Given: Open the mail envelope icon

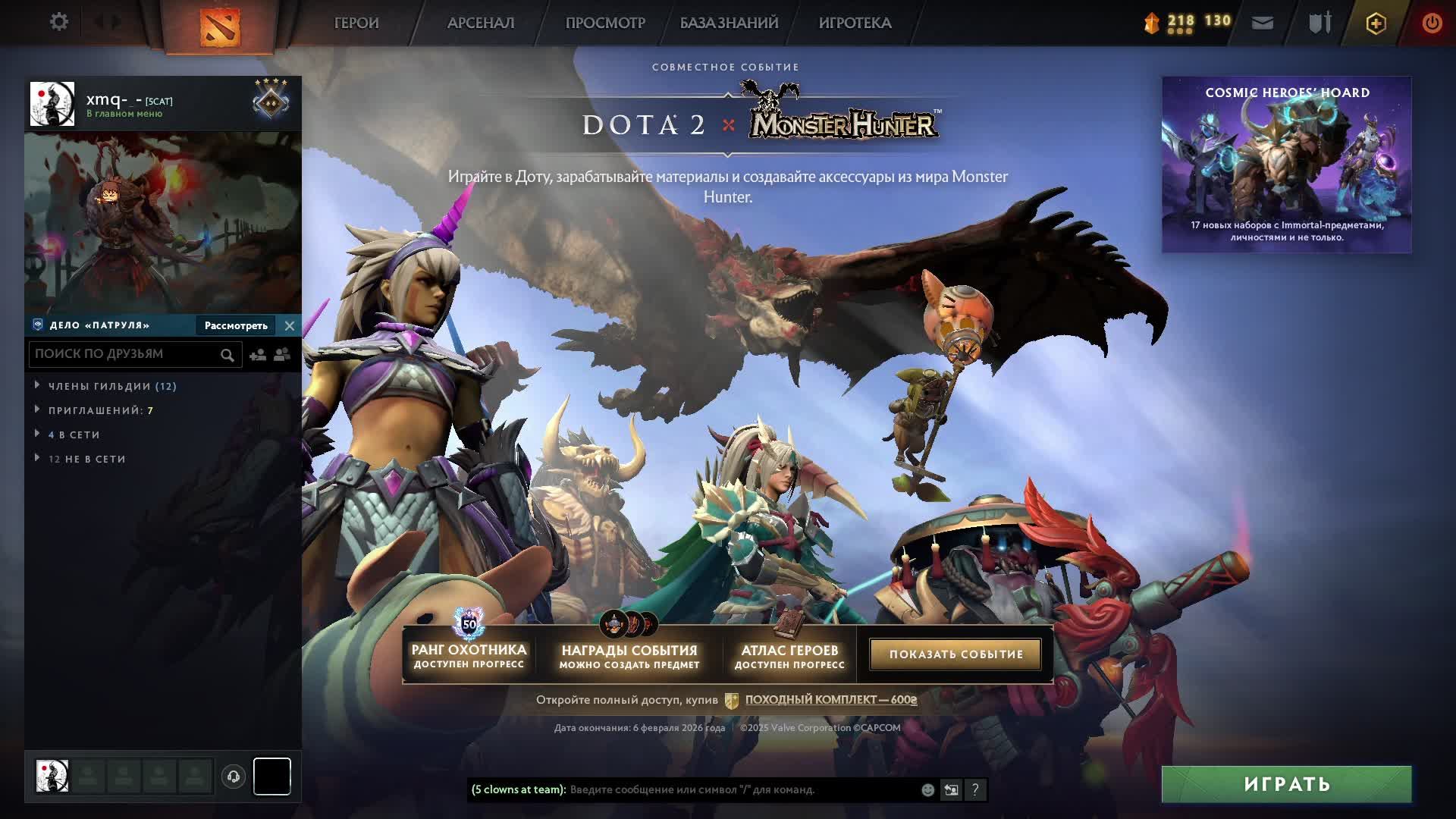Looking at the screenshot, I should [1263, 23].
